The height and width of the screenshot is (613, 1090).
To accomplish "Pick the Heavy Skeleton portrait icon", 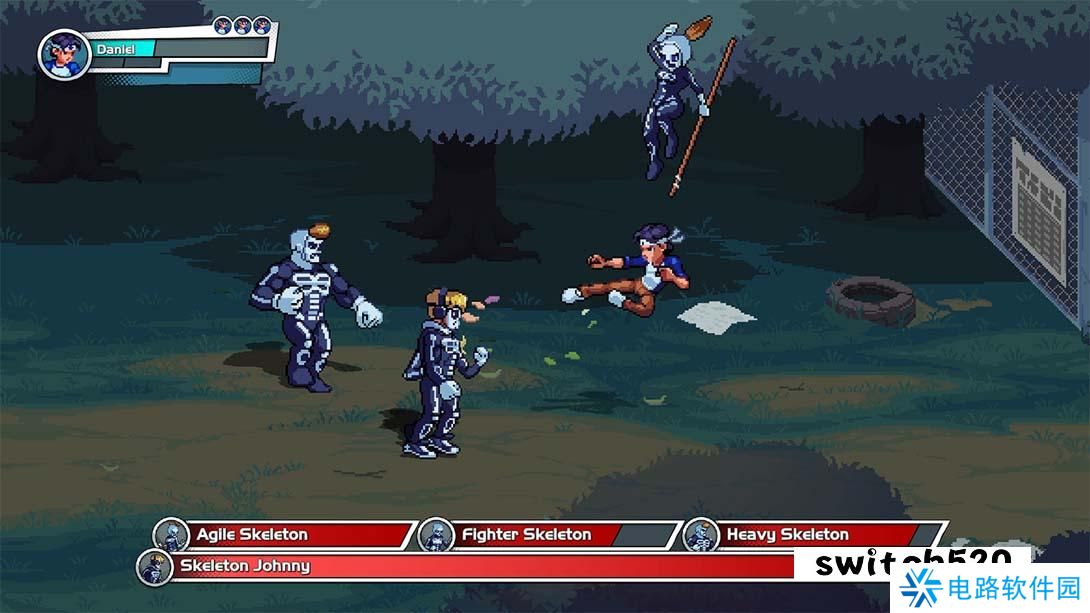I will tap(701, 535).
